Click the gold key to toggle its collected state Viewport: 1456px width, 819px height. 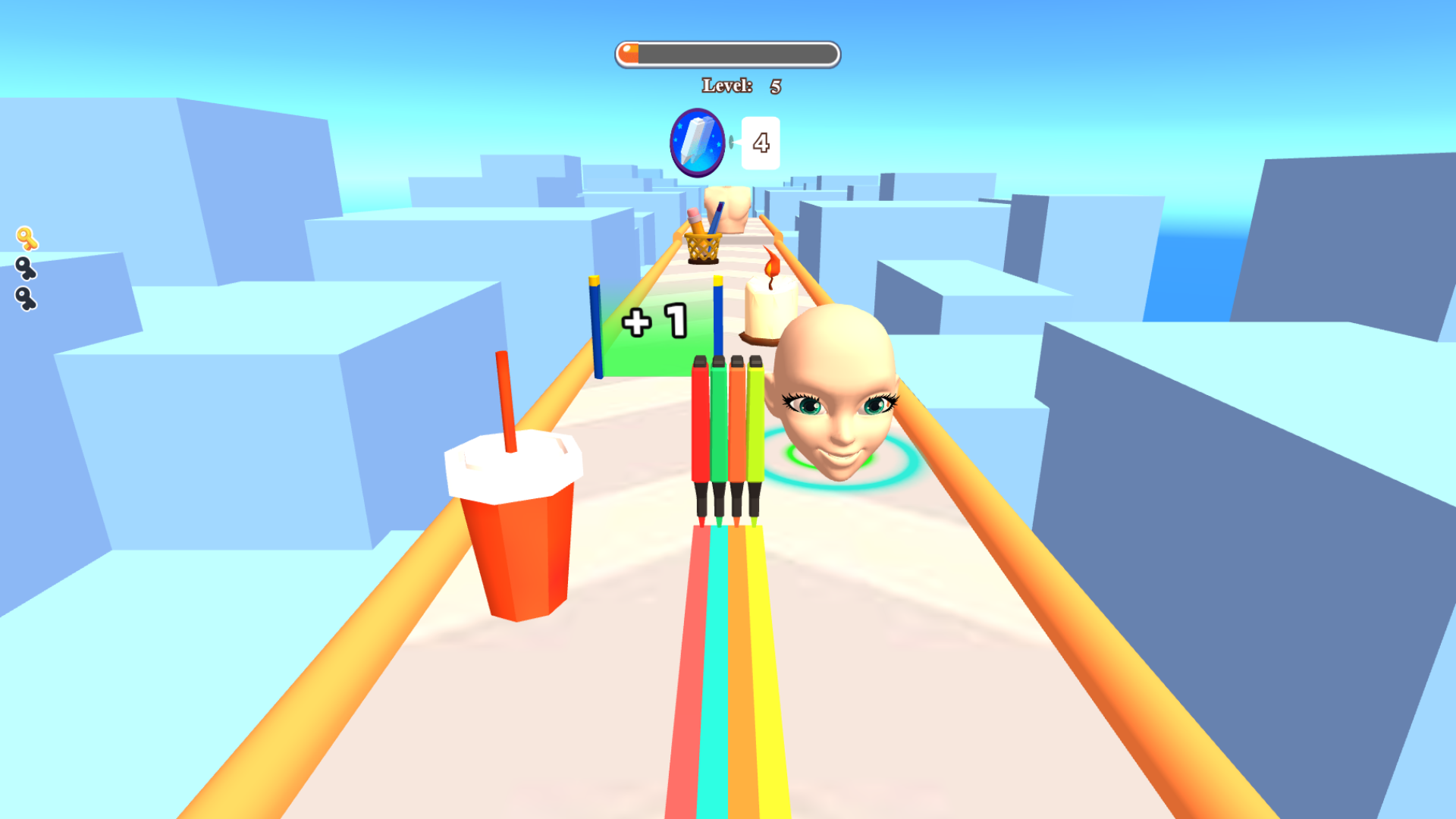coord(28,237)
